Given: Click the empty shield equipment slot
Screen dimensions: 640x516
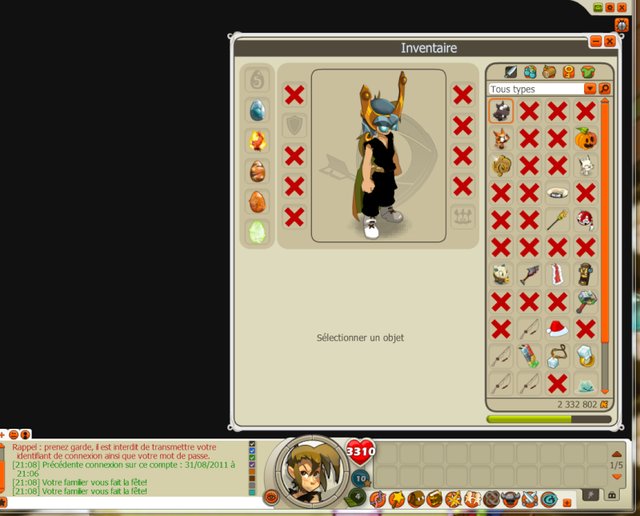Looking at the screenshot, I should [294, 125].
